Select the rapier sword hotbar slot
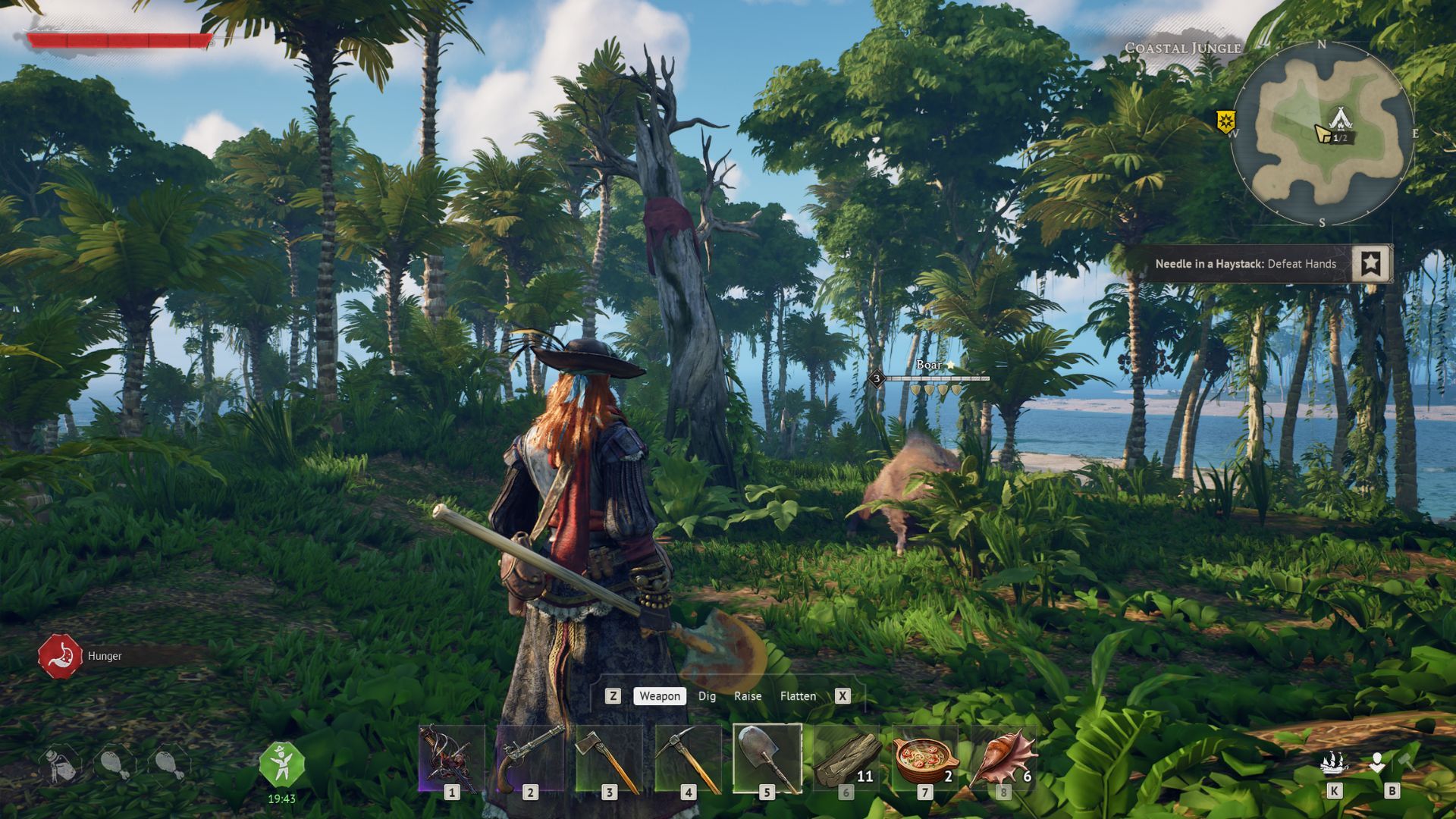This screenshot has width=1456, height=819. (451, 759)
